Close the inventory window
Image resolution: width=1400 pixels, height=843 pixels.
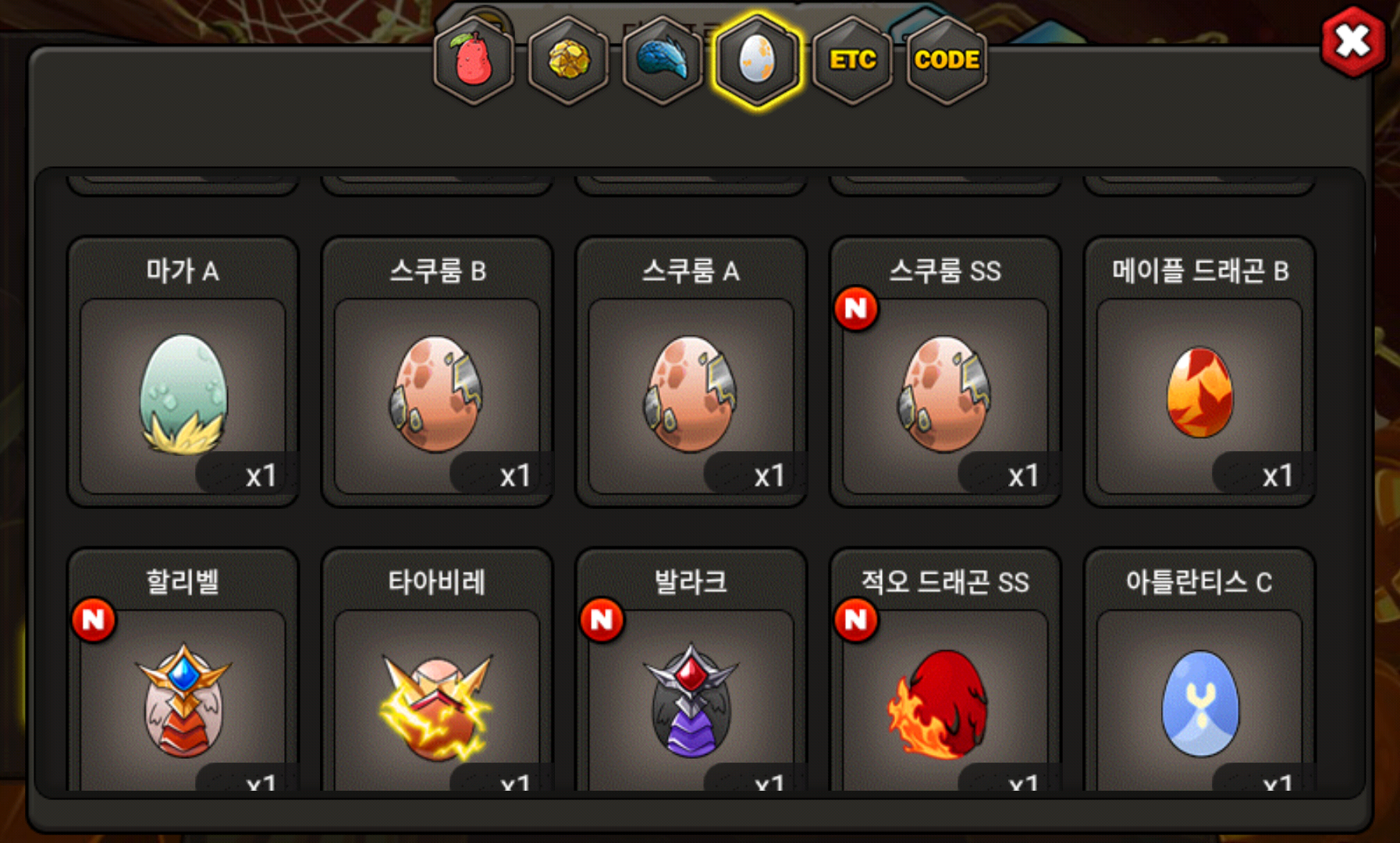pyautogui.click(x=1352, y=41)
